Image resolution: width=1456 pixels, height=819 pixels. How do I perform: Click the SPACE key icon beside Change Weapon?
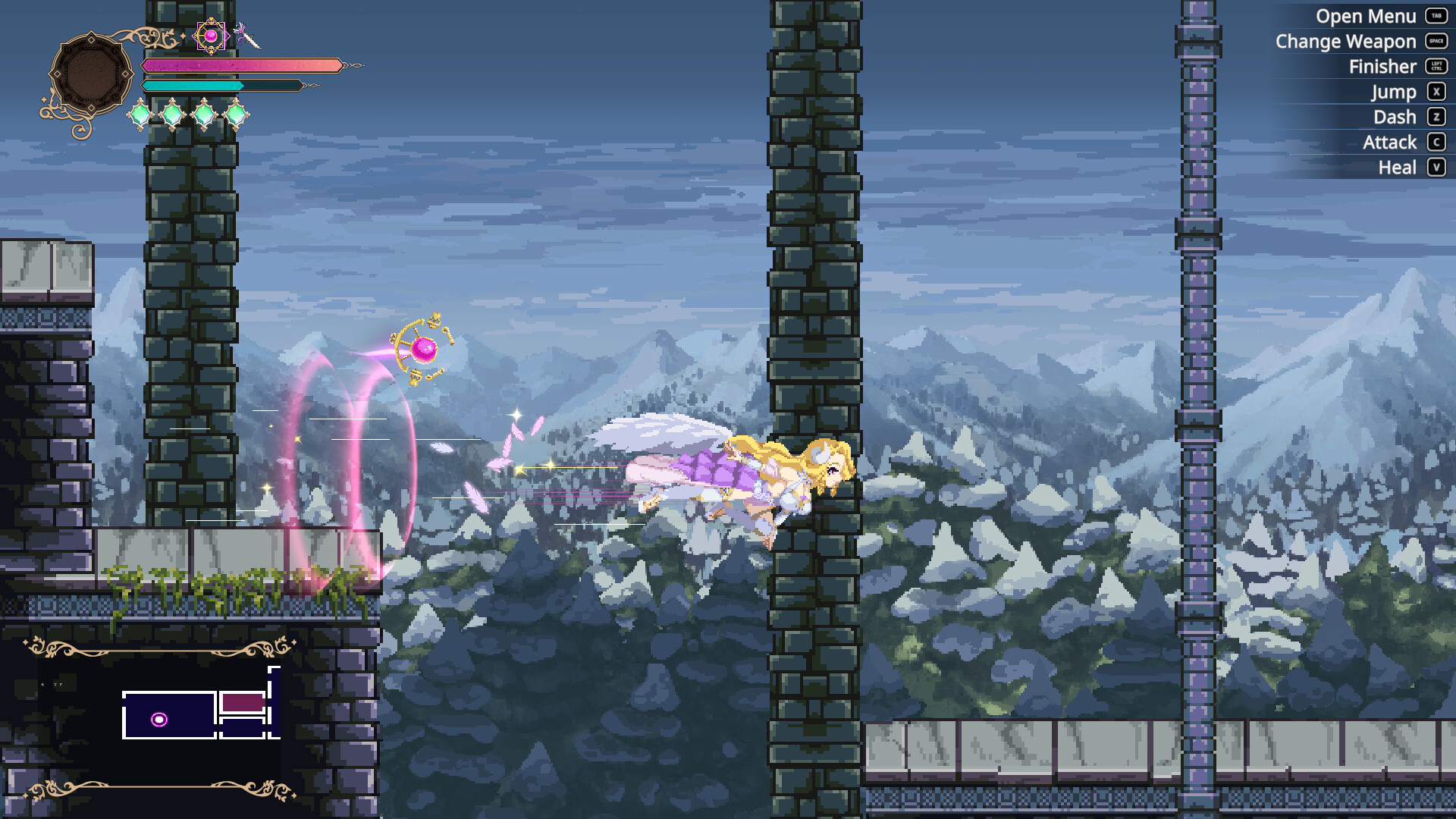[1436, 42]
